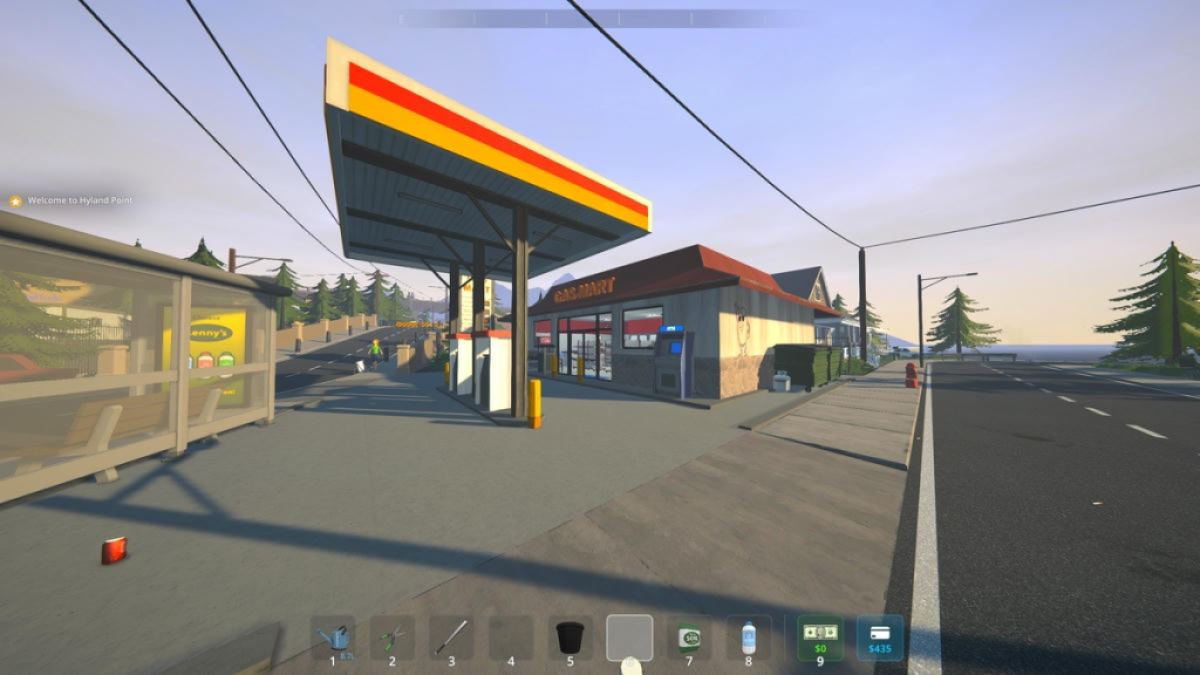Choose the baseball bat hotbar slot
Screen dimensions: 1200x675
tap(451, 637)
